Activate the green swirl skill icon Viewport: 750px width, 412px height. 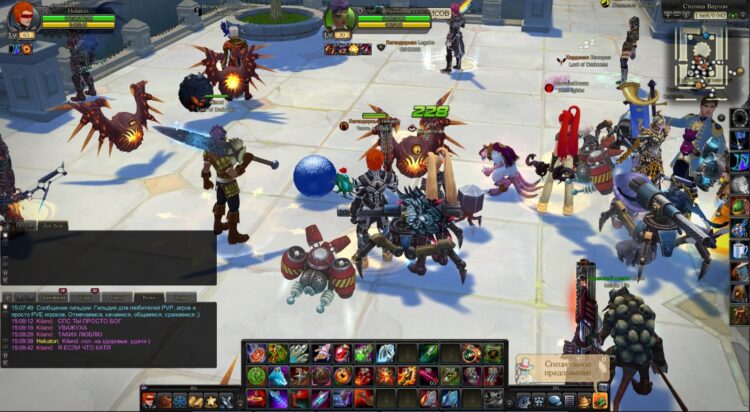click(256, 375)
